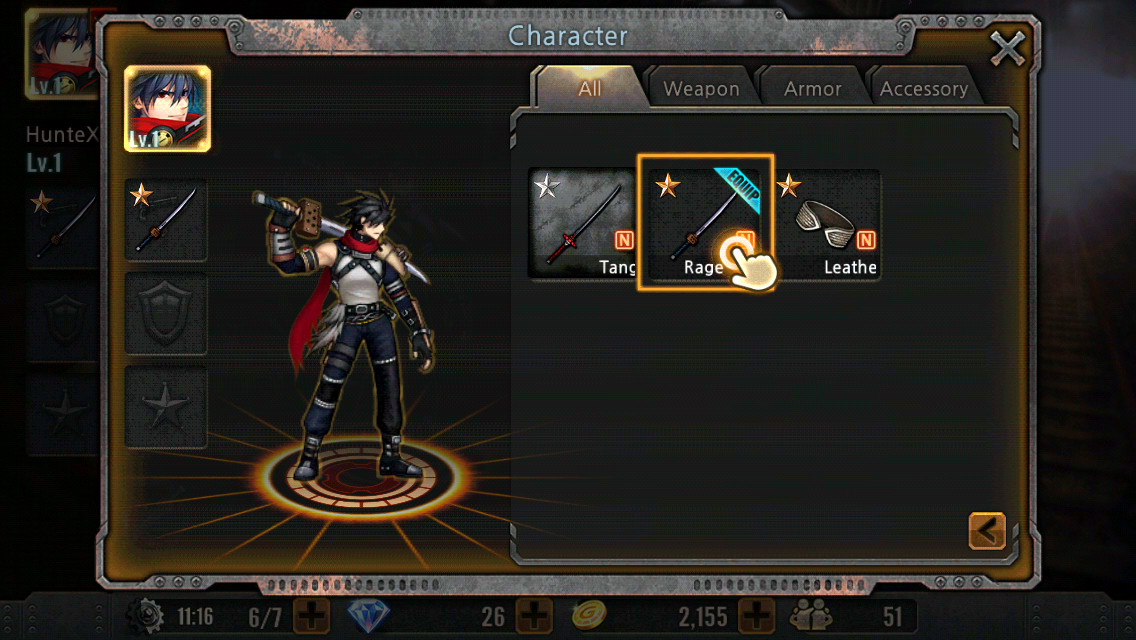This screenshot has height=640, width=1136.
Task: Choose the equipped Rage sword
Action: pyautogui.click(x=705, y=223)
